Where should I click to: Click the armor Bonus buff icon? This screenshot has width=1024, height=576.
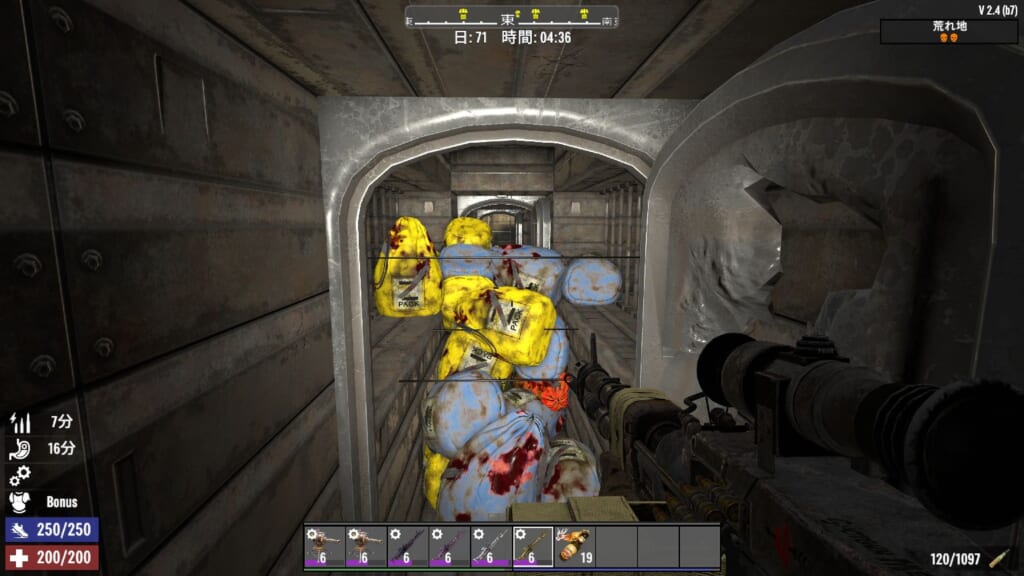point(19,501)
